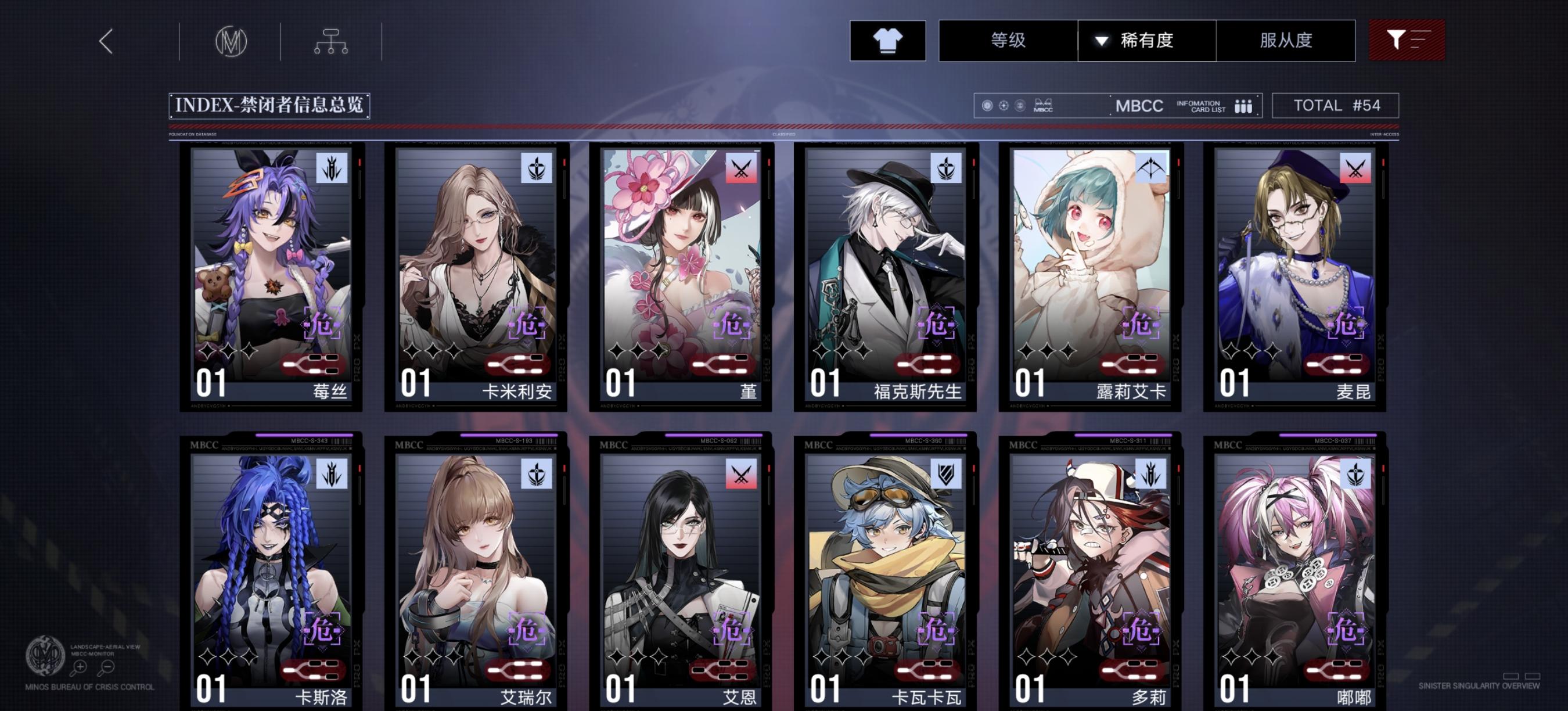The height and width of the screenshot is (711, 1568).
Task: Click the zoom-in magnifier at bottom left
Action: pos(78,667)
